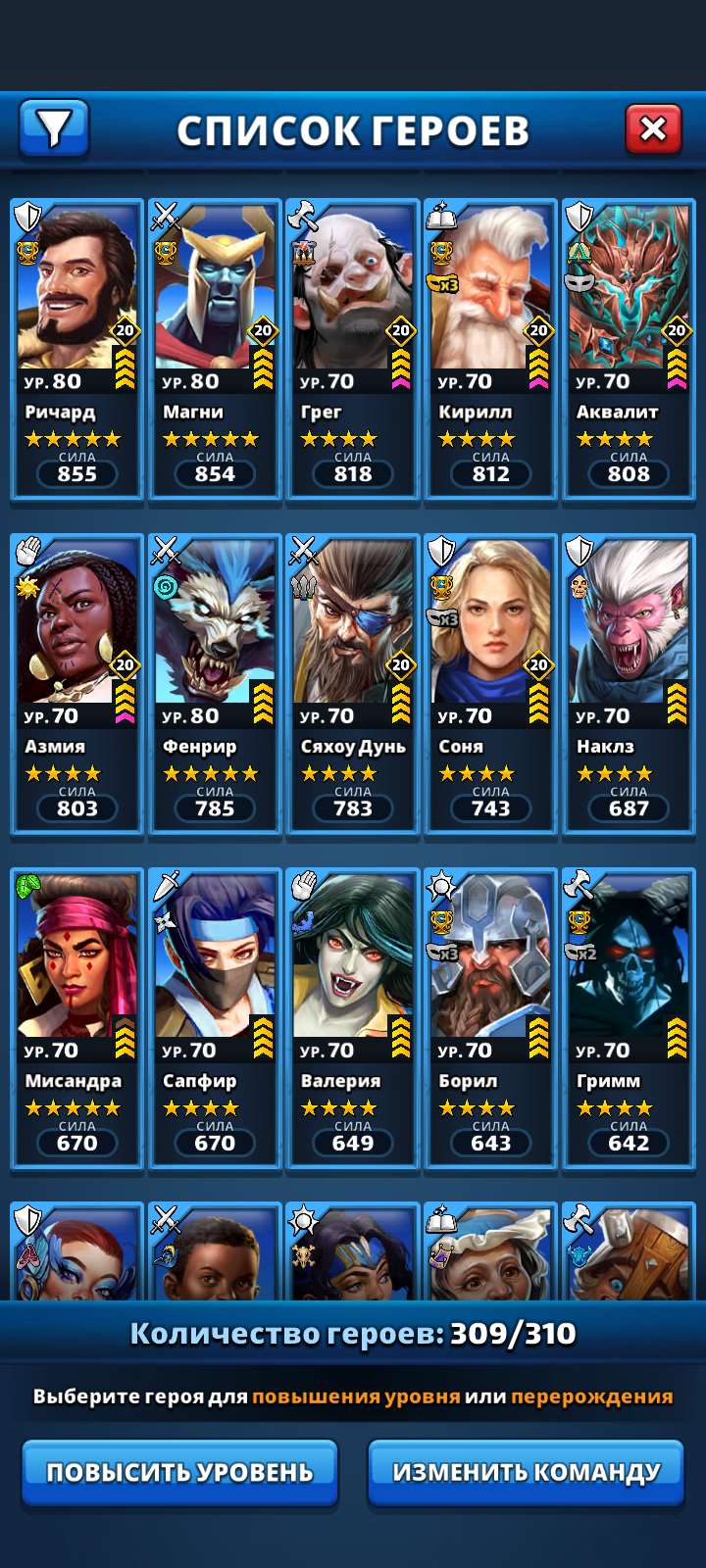Select the hero Соня
706x1568 pixels.
(x=490, y=683)
